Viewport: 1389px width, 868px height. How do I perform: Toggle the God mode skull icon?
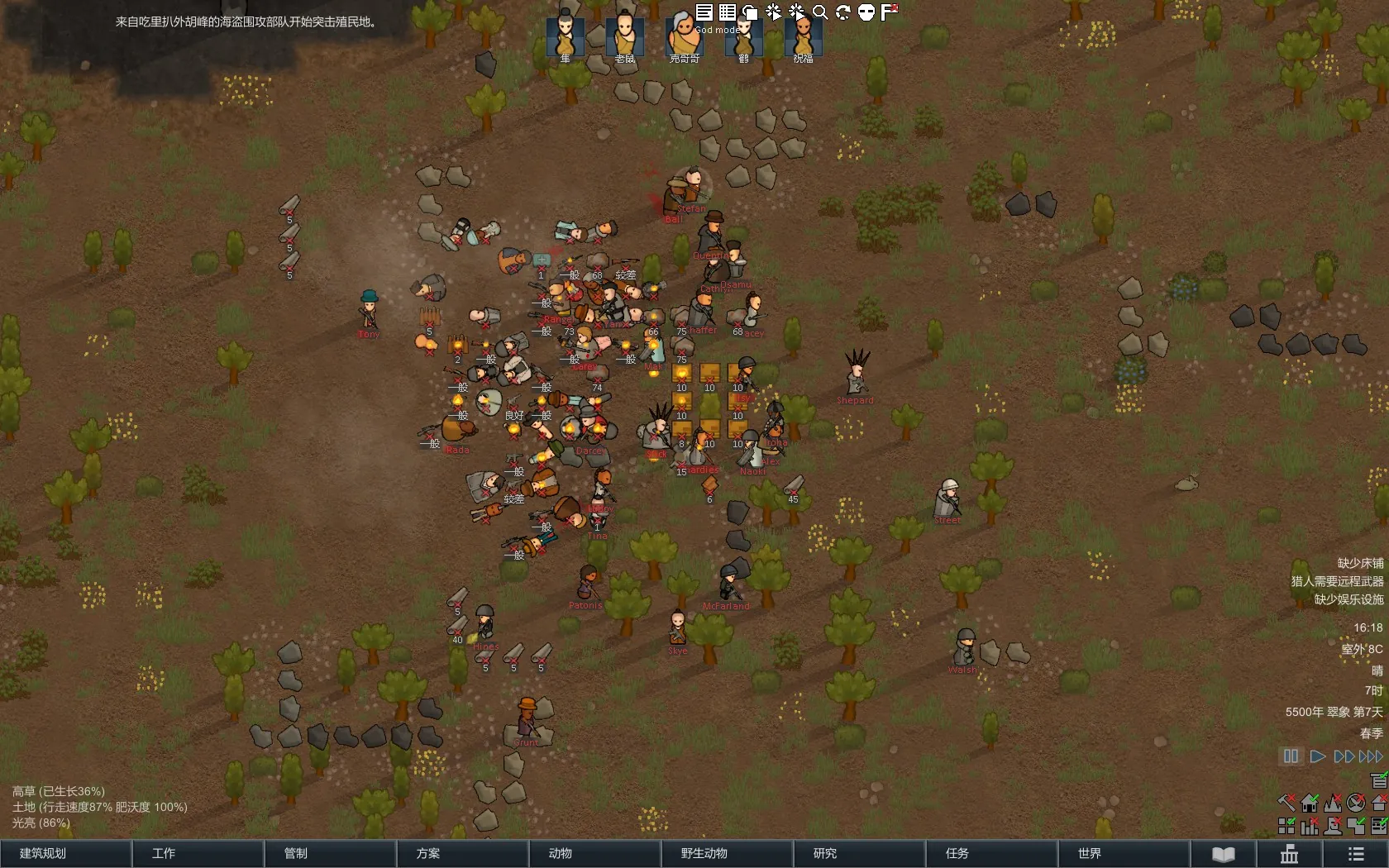point(866,12)
